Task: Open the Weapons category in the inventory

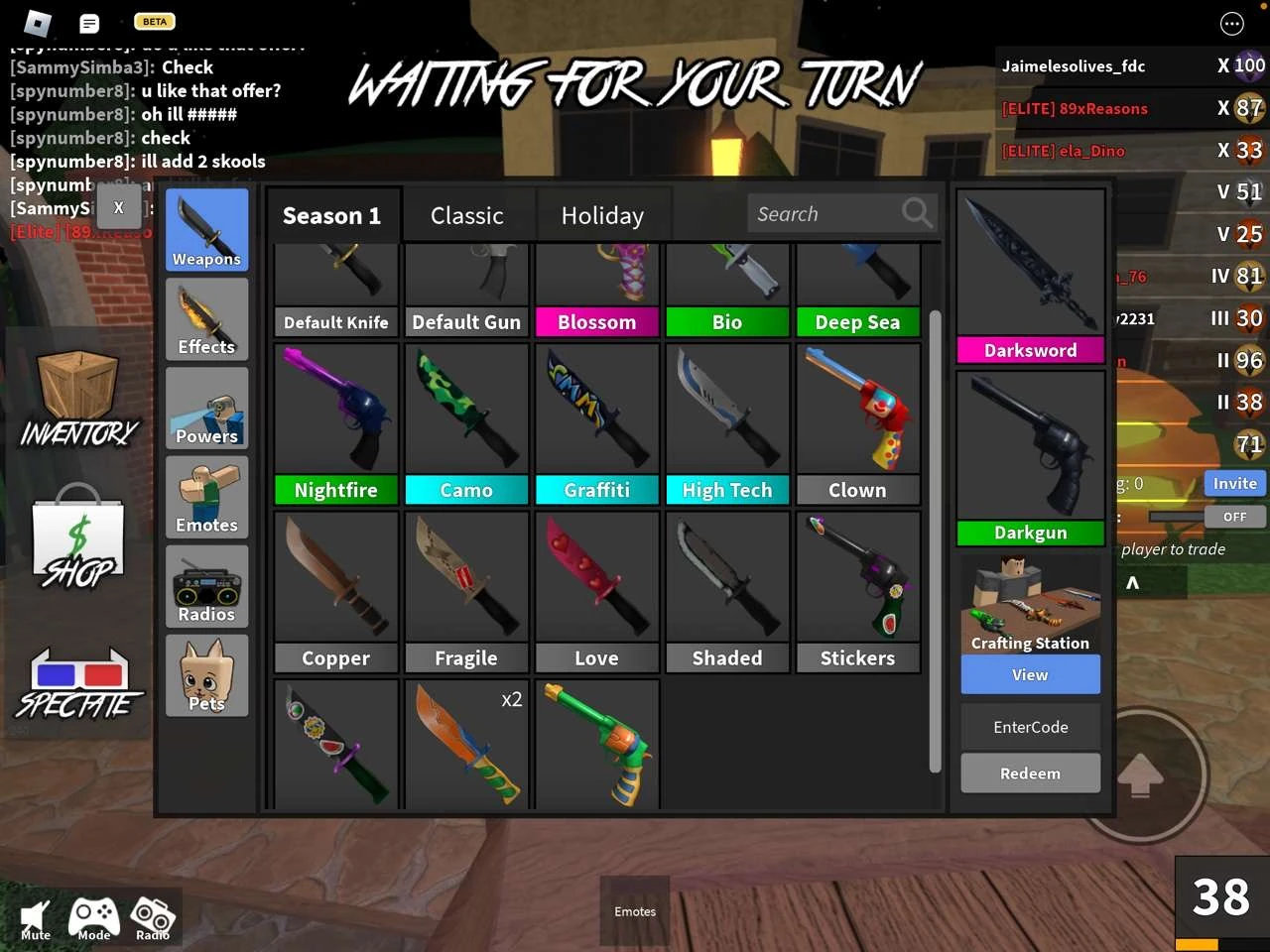Action: point(205,229)
